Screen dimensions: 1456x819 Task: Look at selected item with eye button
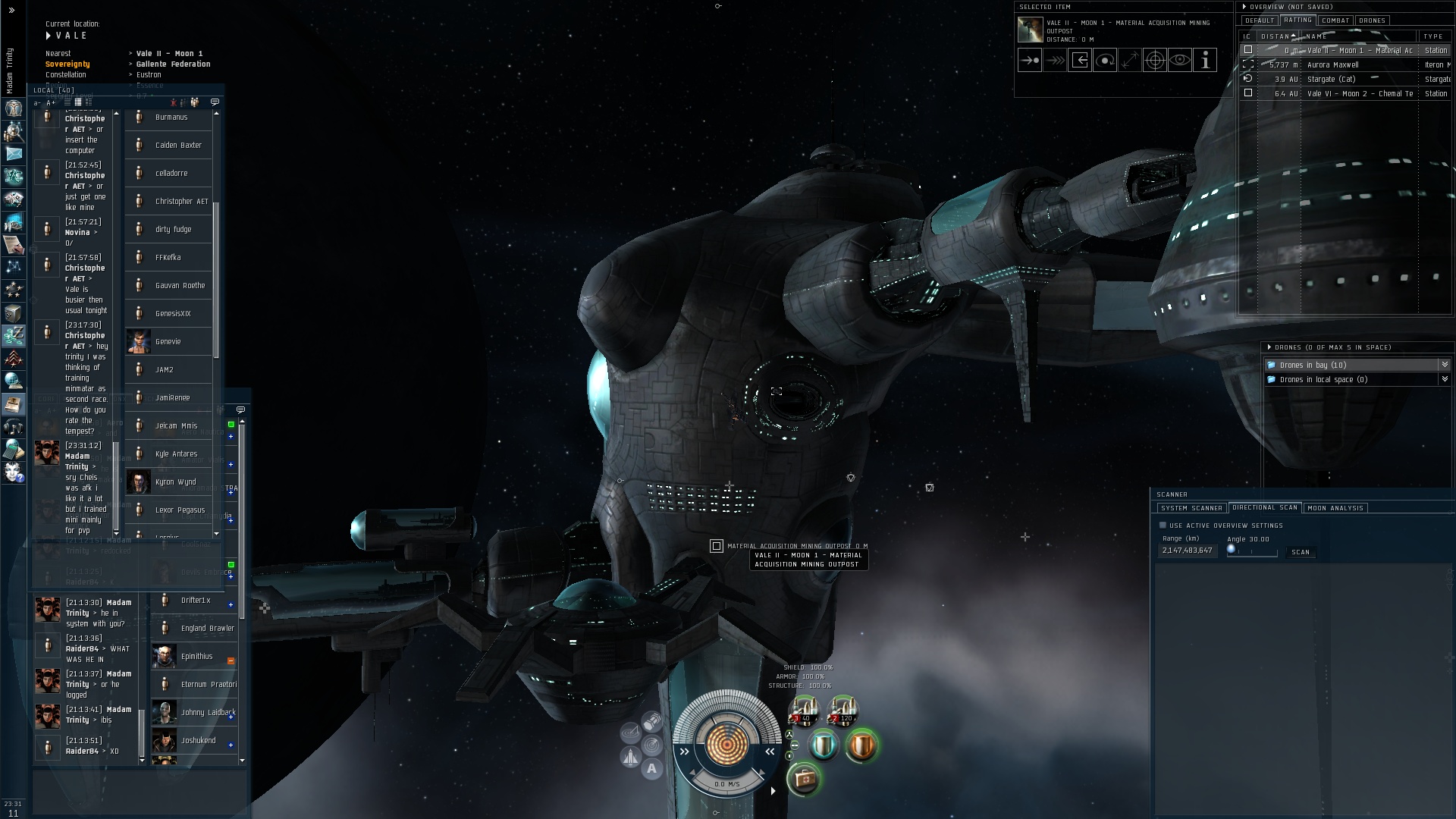(1180, 61)
